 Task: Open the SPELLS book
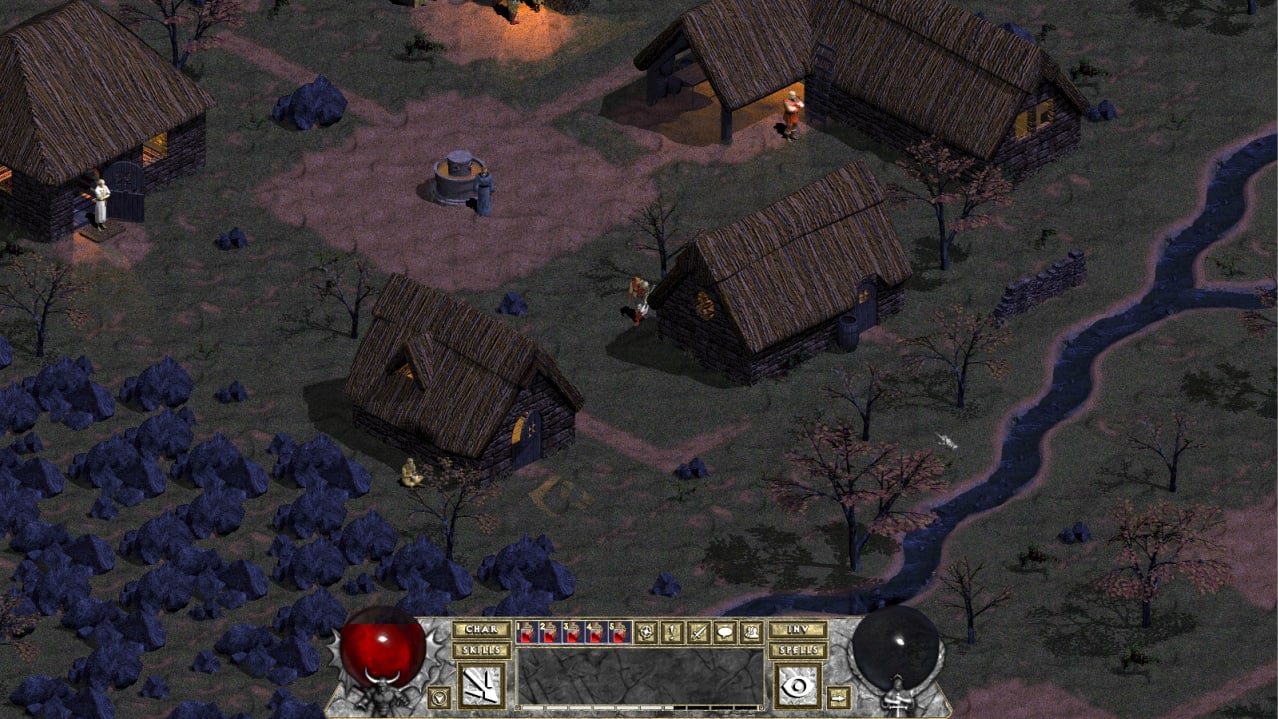[797, 650]
